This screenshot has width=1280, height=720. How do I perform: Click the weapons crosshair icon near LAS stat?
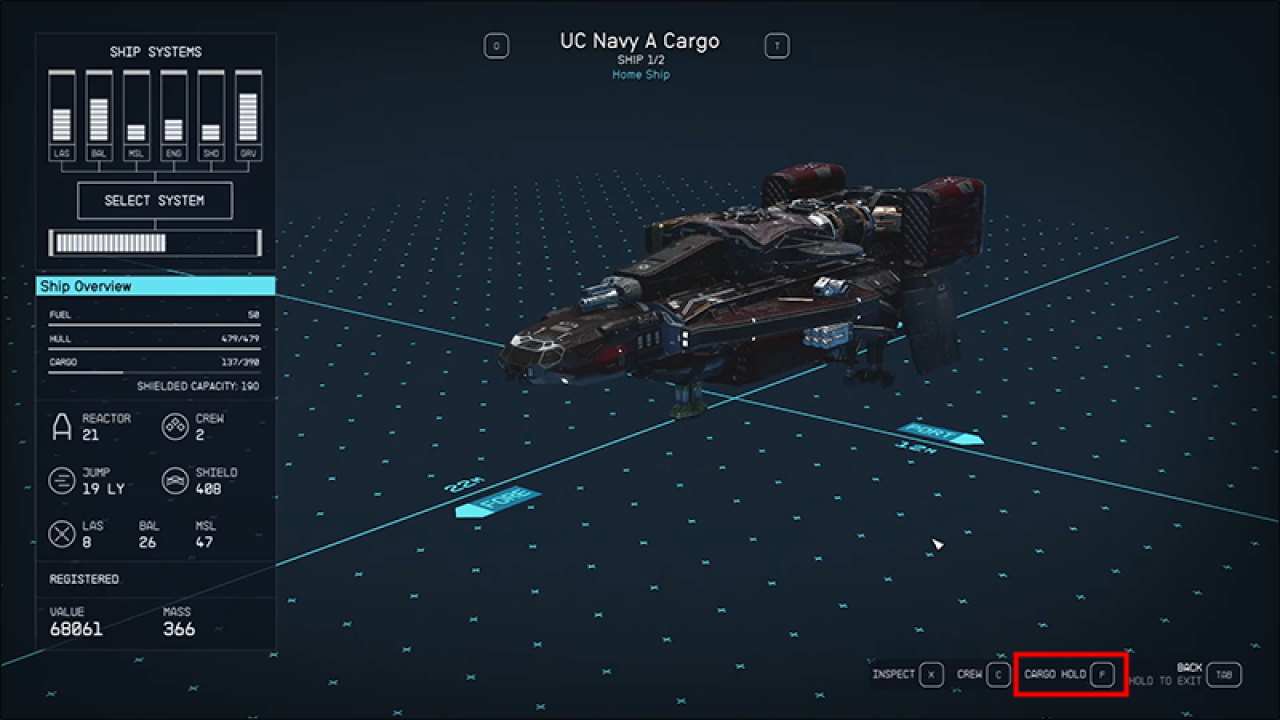[x=61, y=533]
